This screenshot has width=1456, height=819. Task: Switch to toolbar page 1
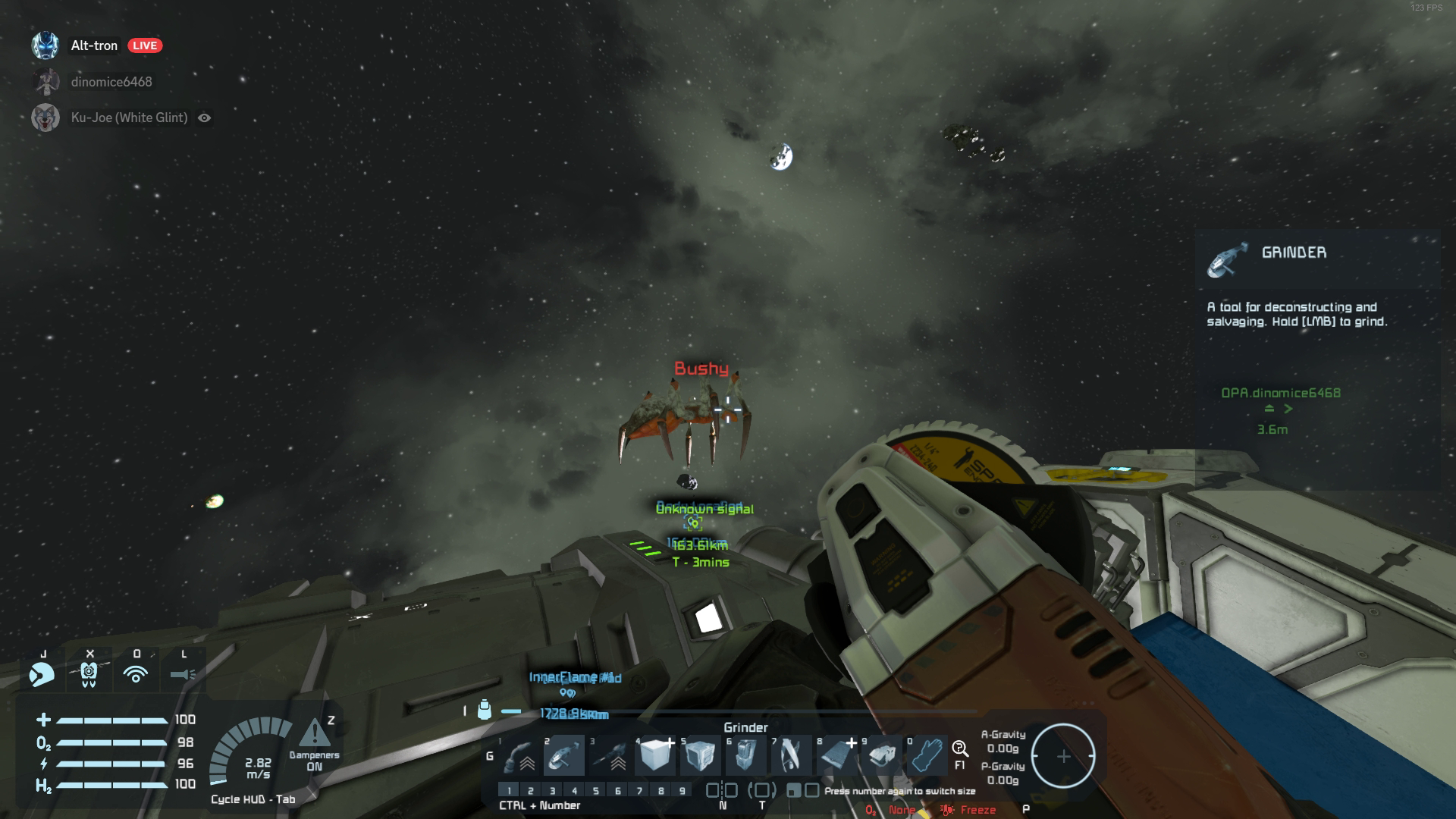click(x=509, y=790)
